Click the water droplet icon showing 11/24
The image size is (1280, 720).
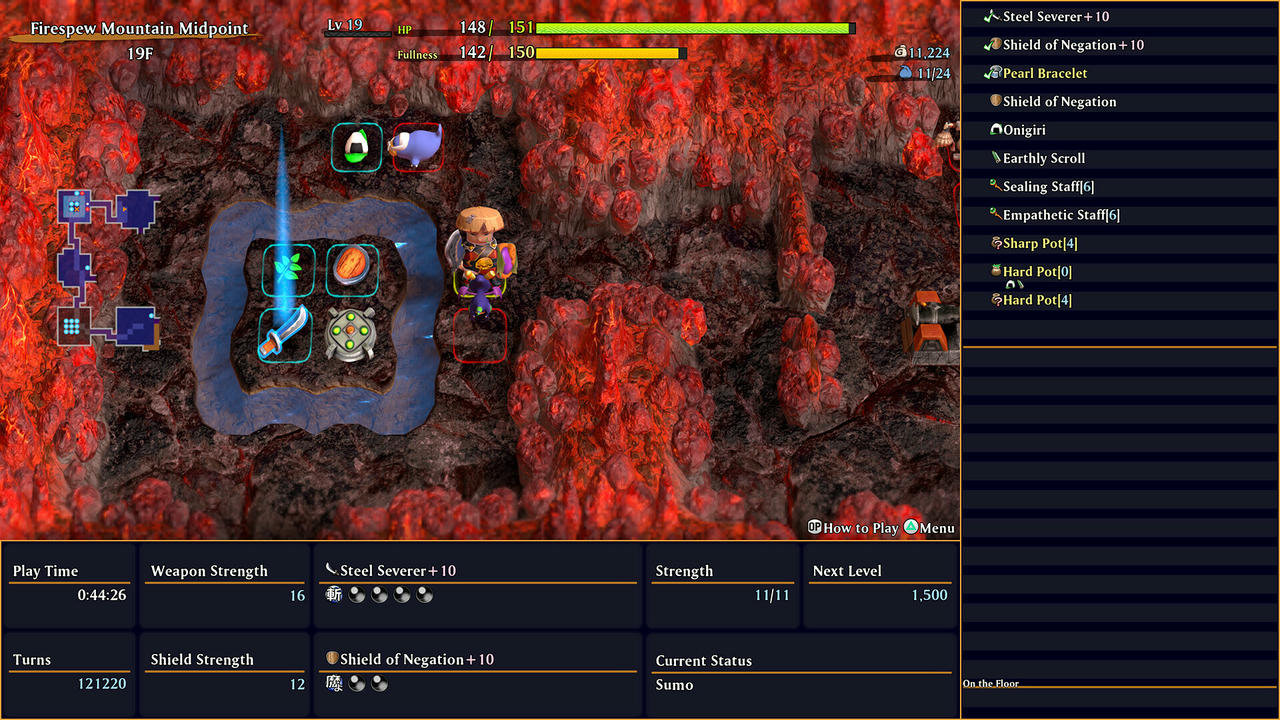point(905,73)
